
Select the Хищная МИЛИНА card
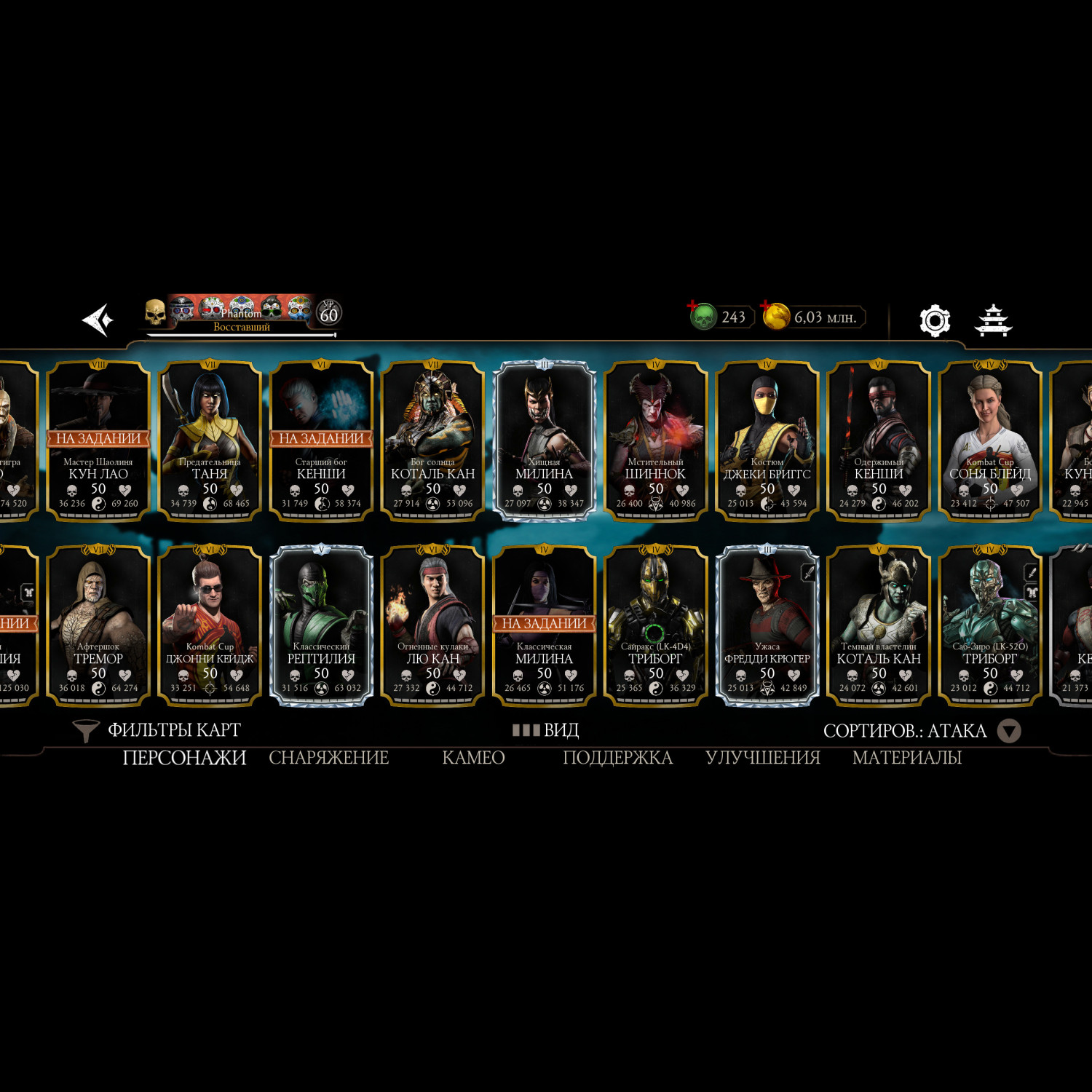click(545, 440)
